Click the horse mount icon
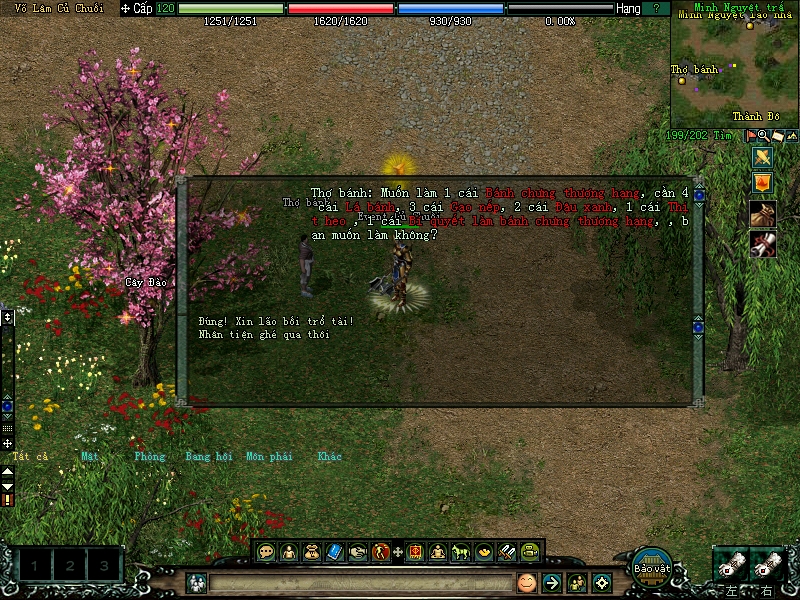Image resolution: width=800 pixels, height=600 pixels. click(x=461, y=551)
